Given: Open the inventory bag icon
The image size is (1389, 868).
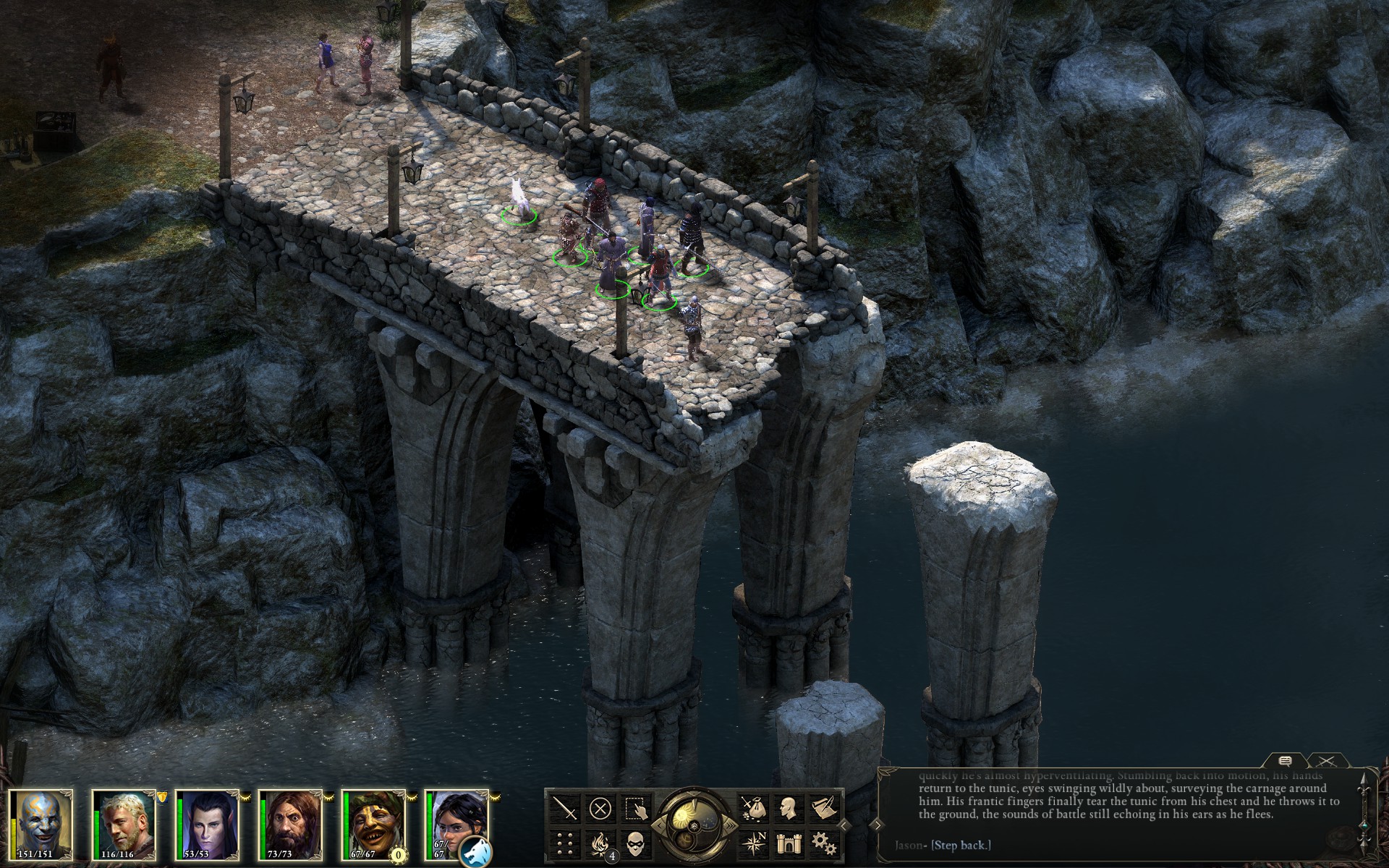Looking at the screenshot, I should click(753, 808).
